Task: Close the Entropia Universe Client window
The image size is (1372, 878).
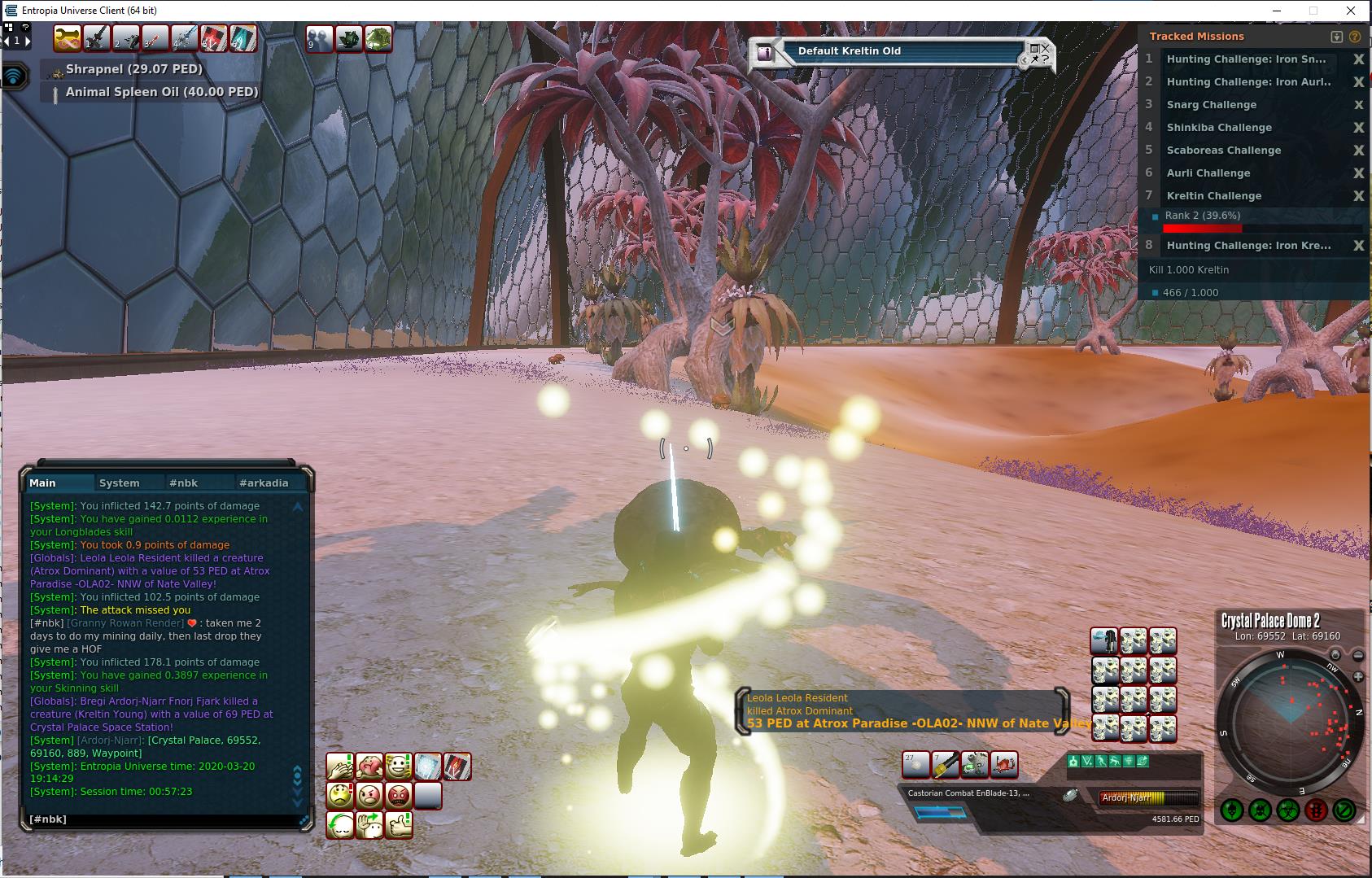Action: click(x=1352, y=11)
